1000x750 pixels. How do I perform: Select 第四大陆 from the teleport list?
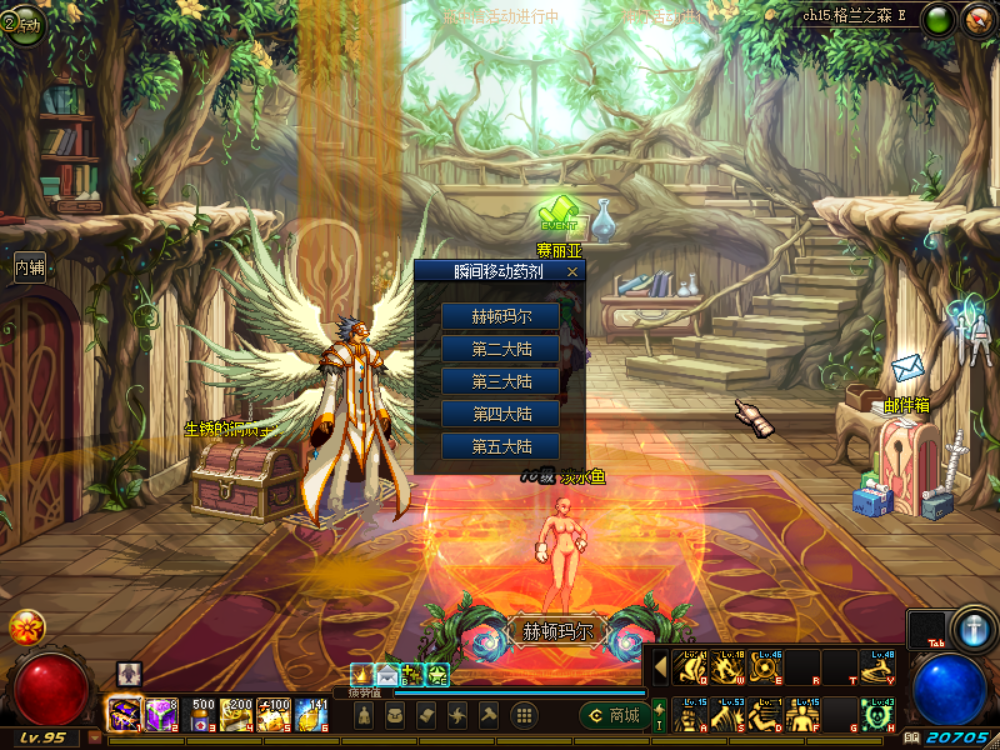501,414
